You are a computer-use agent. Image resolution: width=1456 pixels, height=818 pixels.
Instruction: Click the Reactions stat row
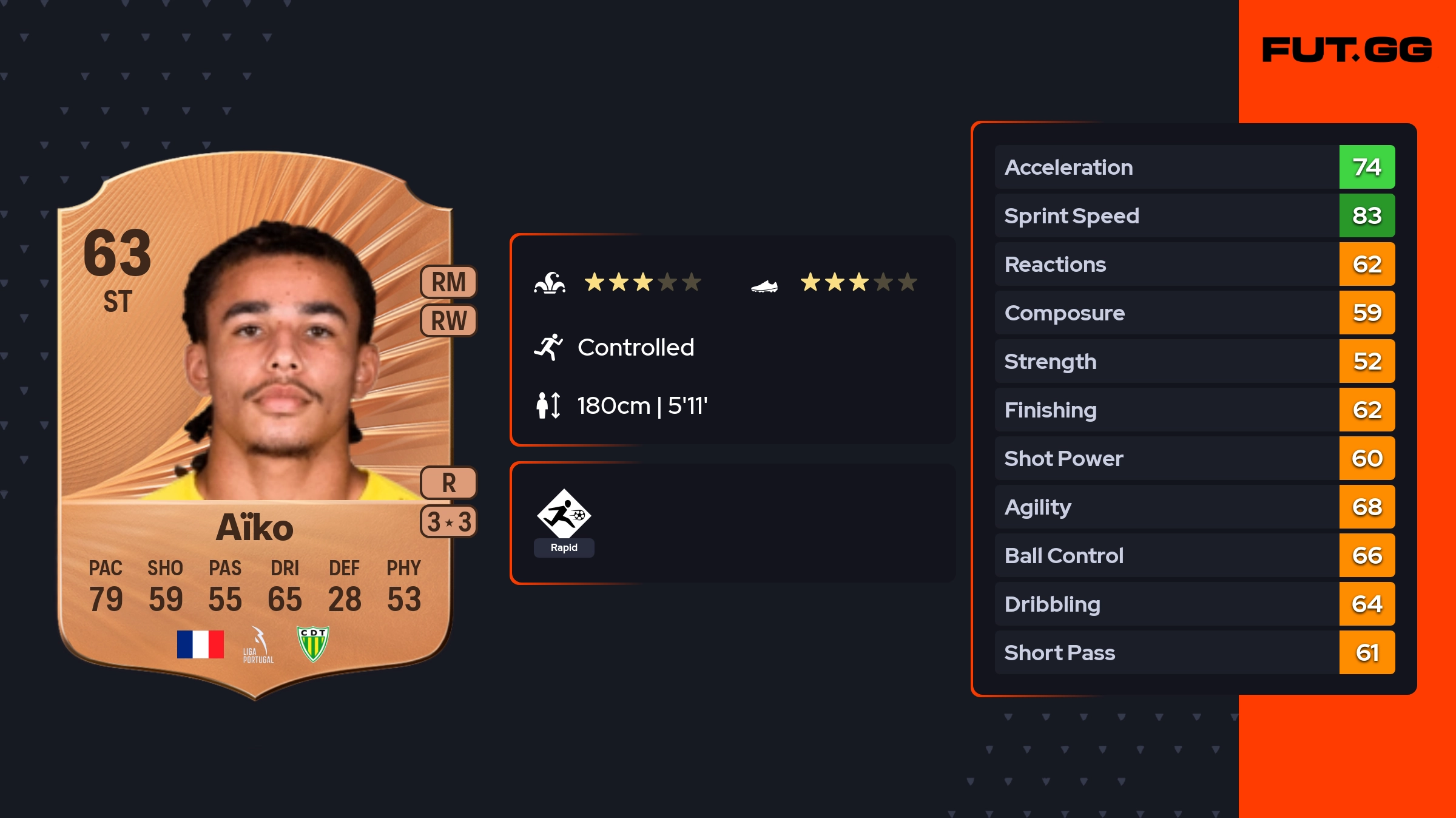pyautogui.click(x=1194, y=264)
